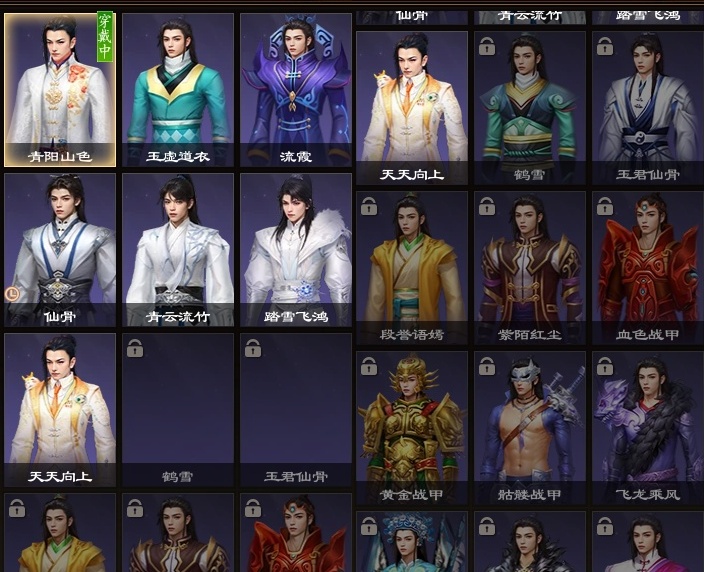Select the 青阳山色 costume tile
The width and height of the screenshot is (704, 572).
tap(60, 90)
